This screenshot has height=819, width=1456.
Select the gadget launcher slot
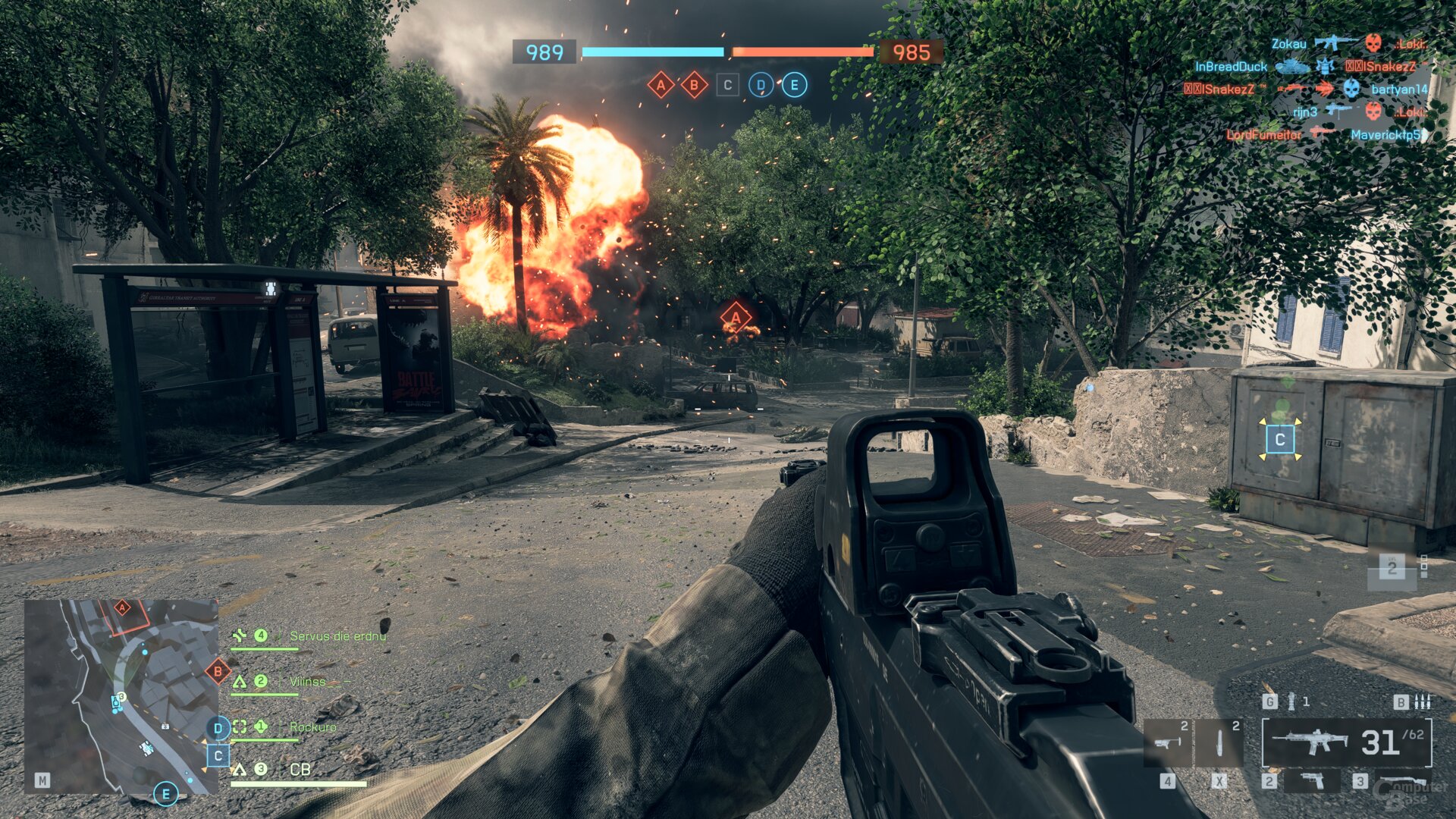(x=1168, y=743)
